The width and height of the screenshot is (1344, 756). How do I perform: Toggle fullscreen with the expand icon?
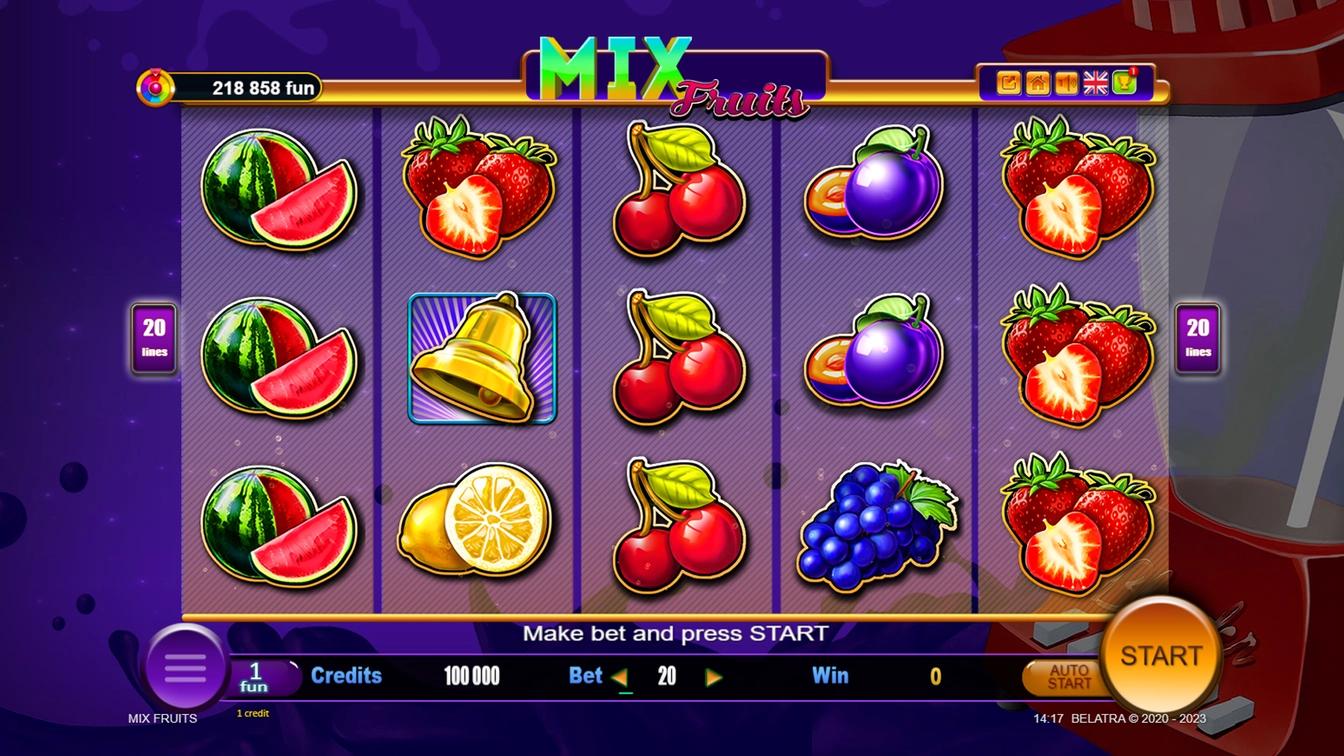click(1009, 82)
